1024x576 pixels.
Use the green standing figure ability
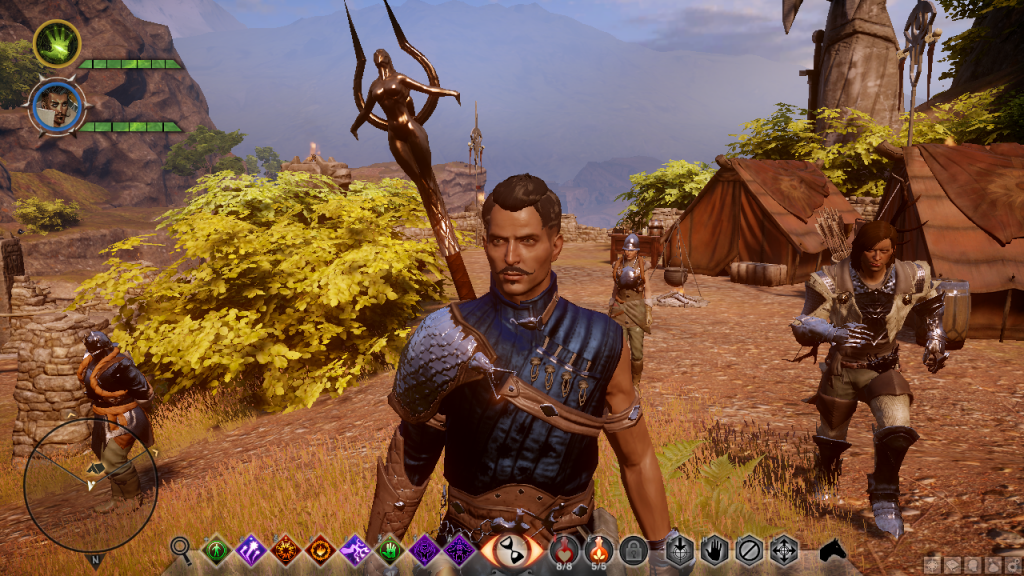(215, 549)
